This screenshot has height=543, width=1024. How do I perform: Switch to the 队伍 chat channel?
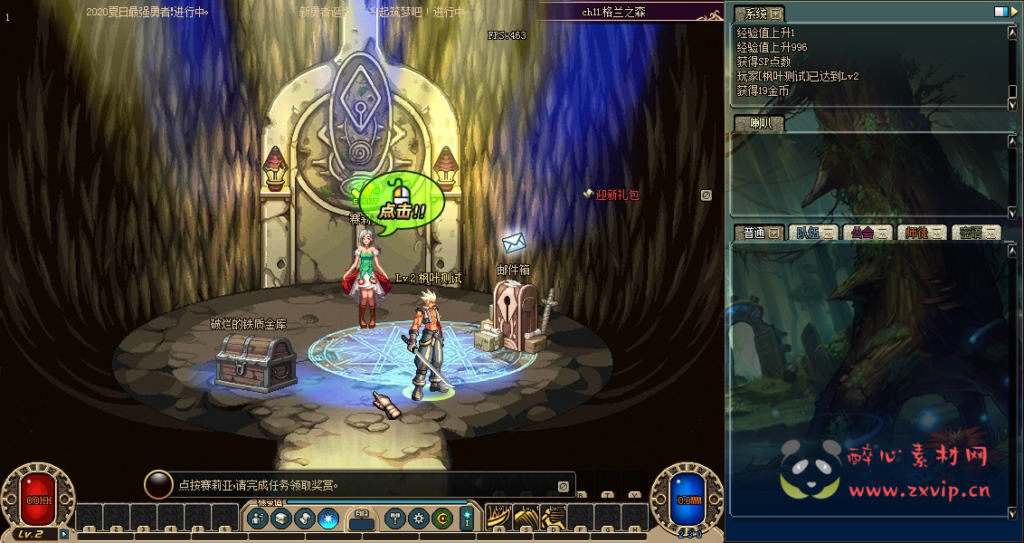(x=813, y=233)
